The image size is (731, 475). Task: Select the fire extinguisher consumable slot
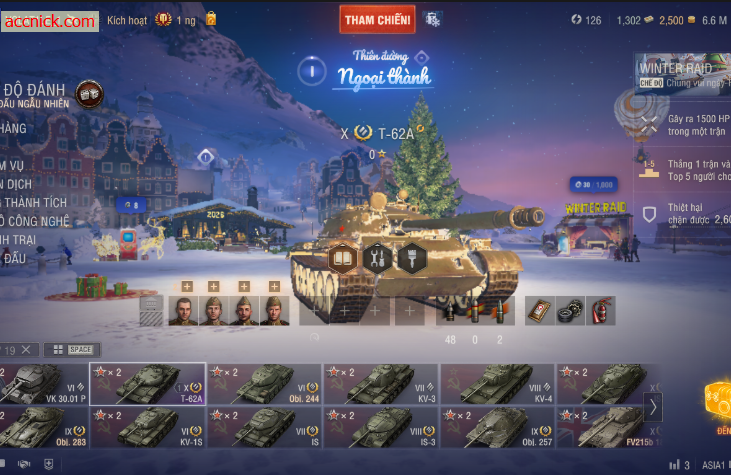(x=600, y=311)
